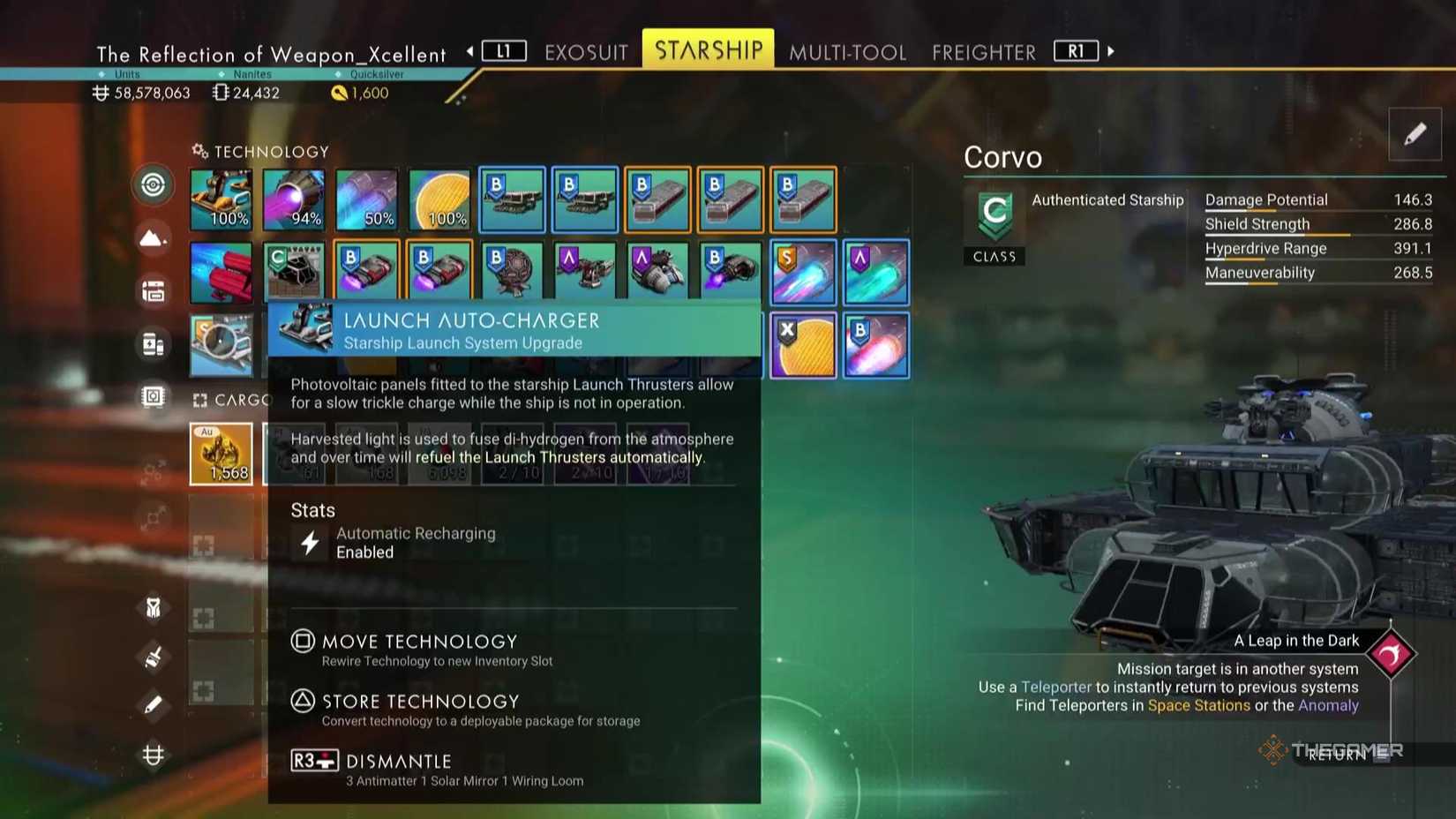Select the Pulse Engine showing 94%
The width and height of the screenshot is (1456, 819).
[x=294, y=199]
